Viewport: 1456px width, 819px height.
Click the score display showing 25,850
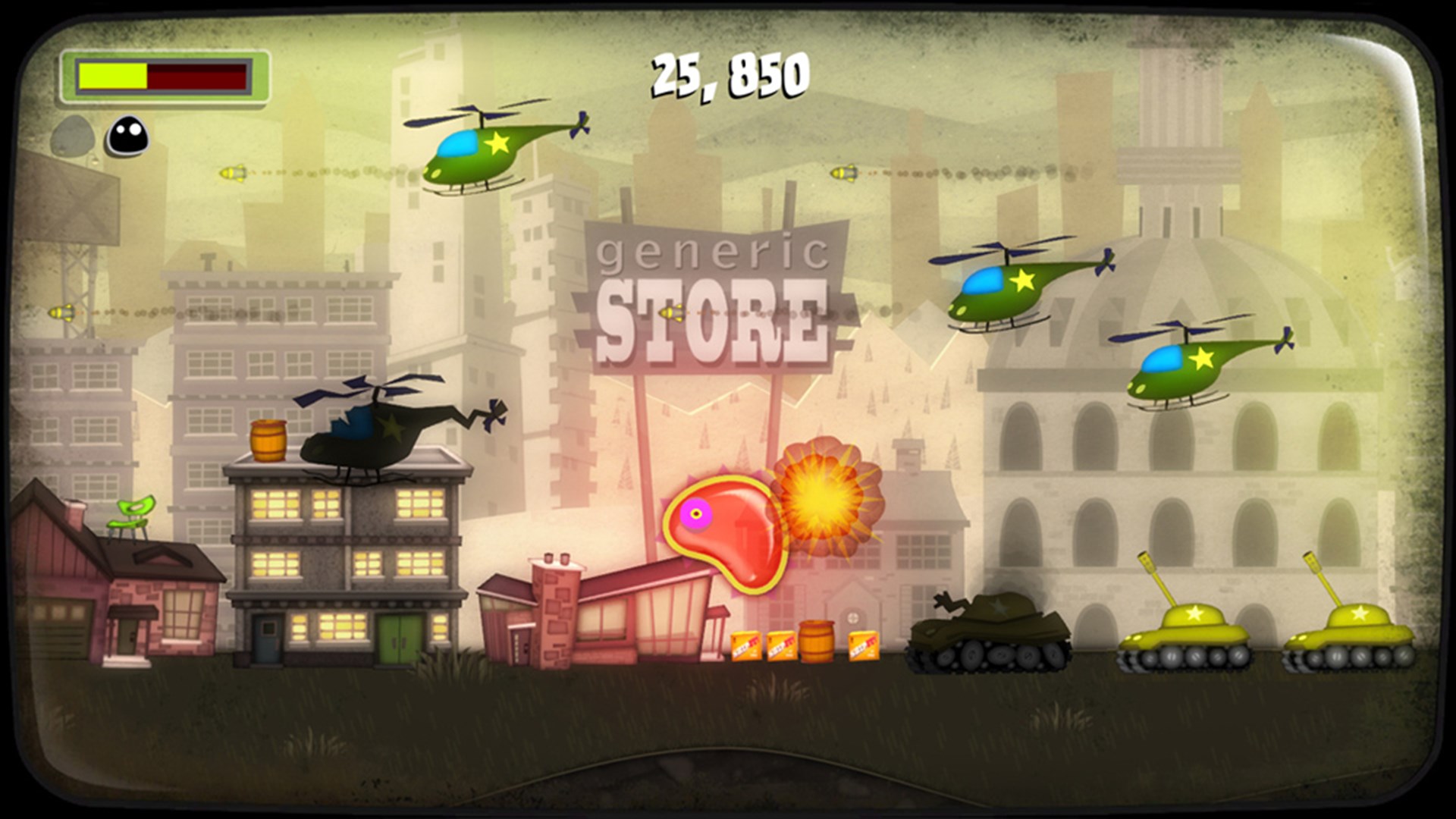(x=728, y=74)
